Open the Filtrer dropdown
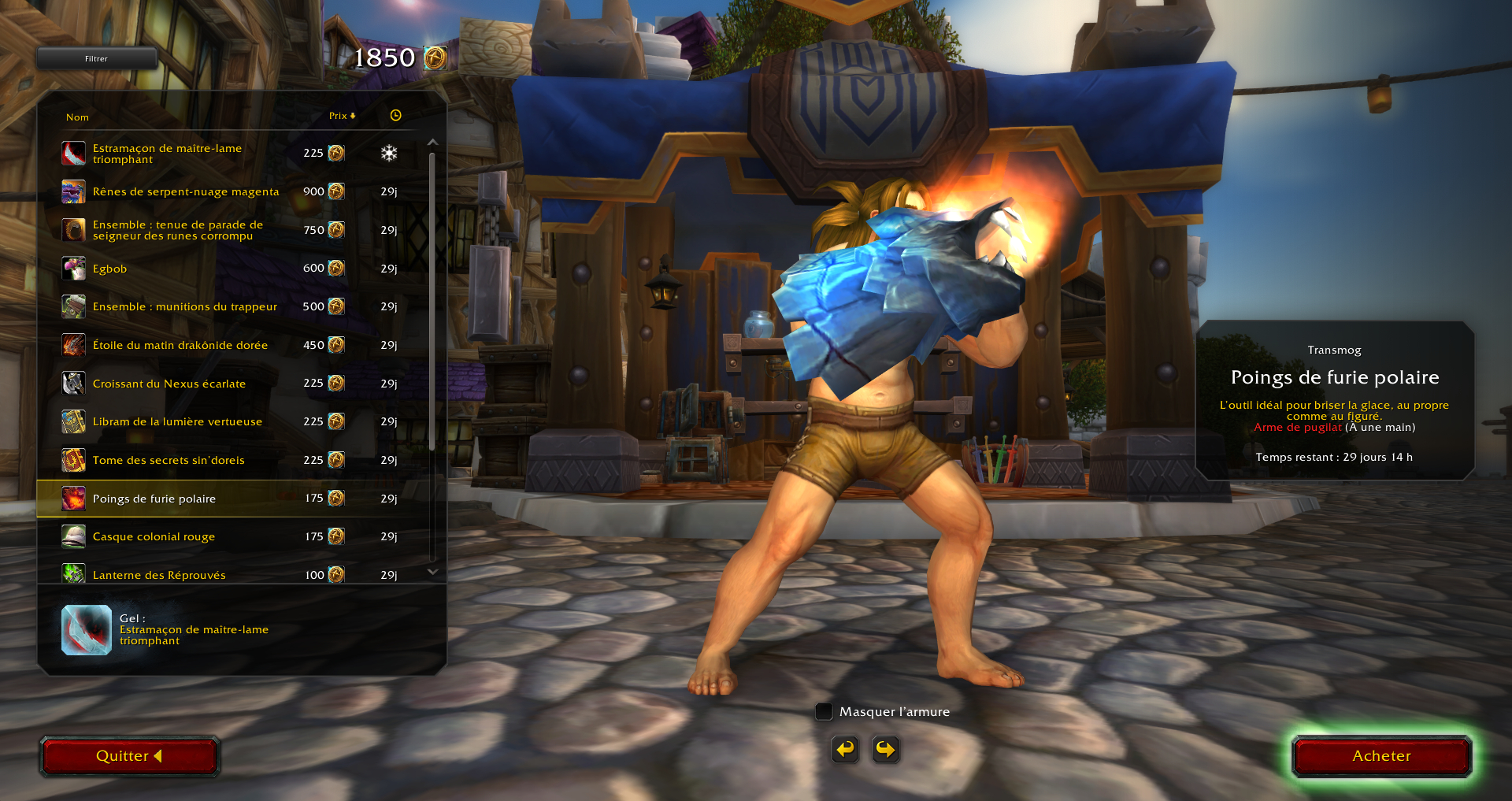This screenshot has width=1512, height=801. click(96, 58)
